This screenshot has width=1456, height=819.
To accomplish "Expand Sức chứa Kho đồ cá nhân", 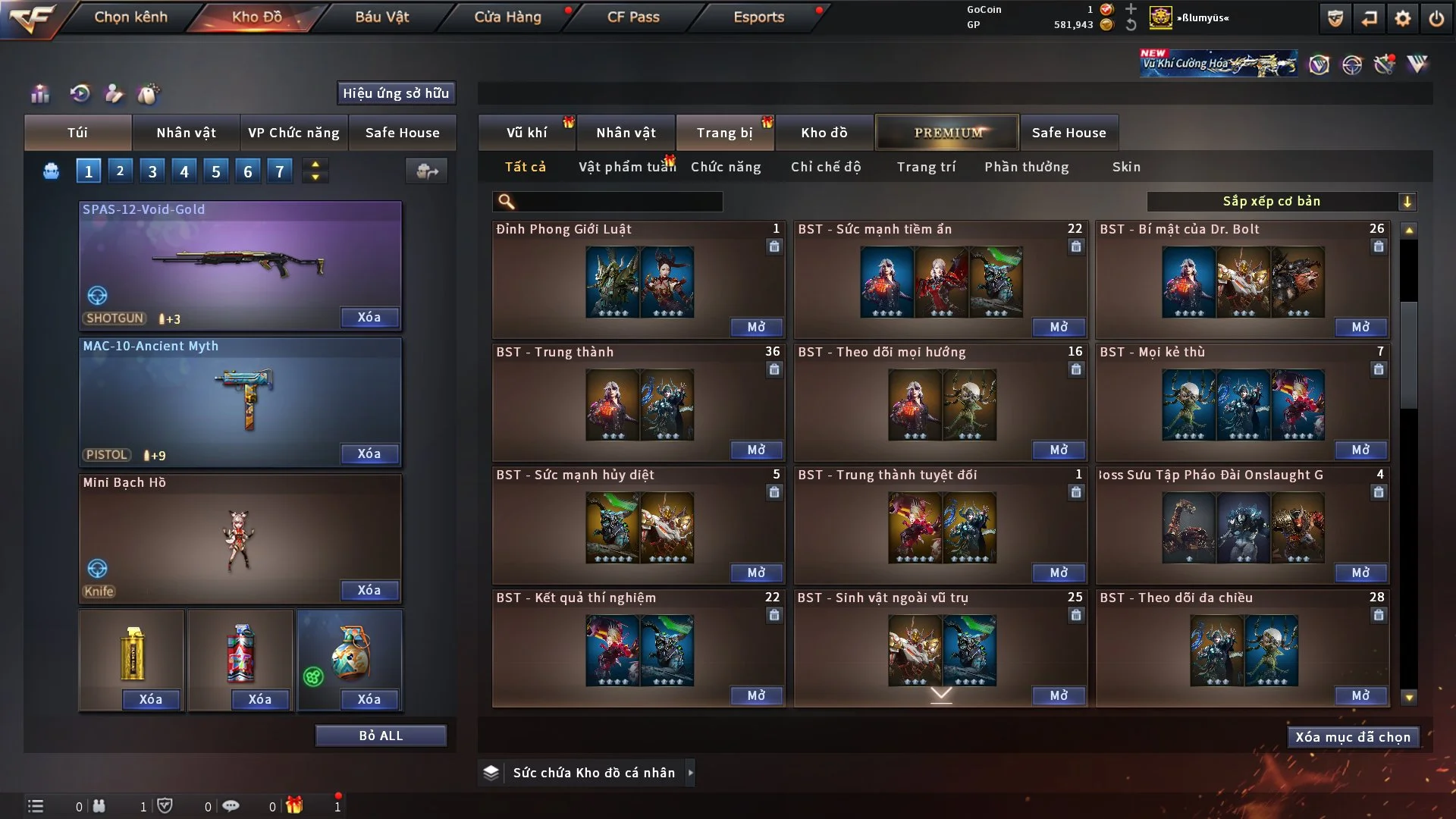I will [x=690, y=773].
